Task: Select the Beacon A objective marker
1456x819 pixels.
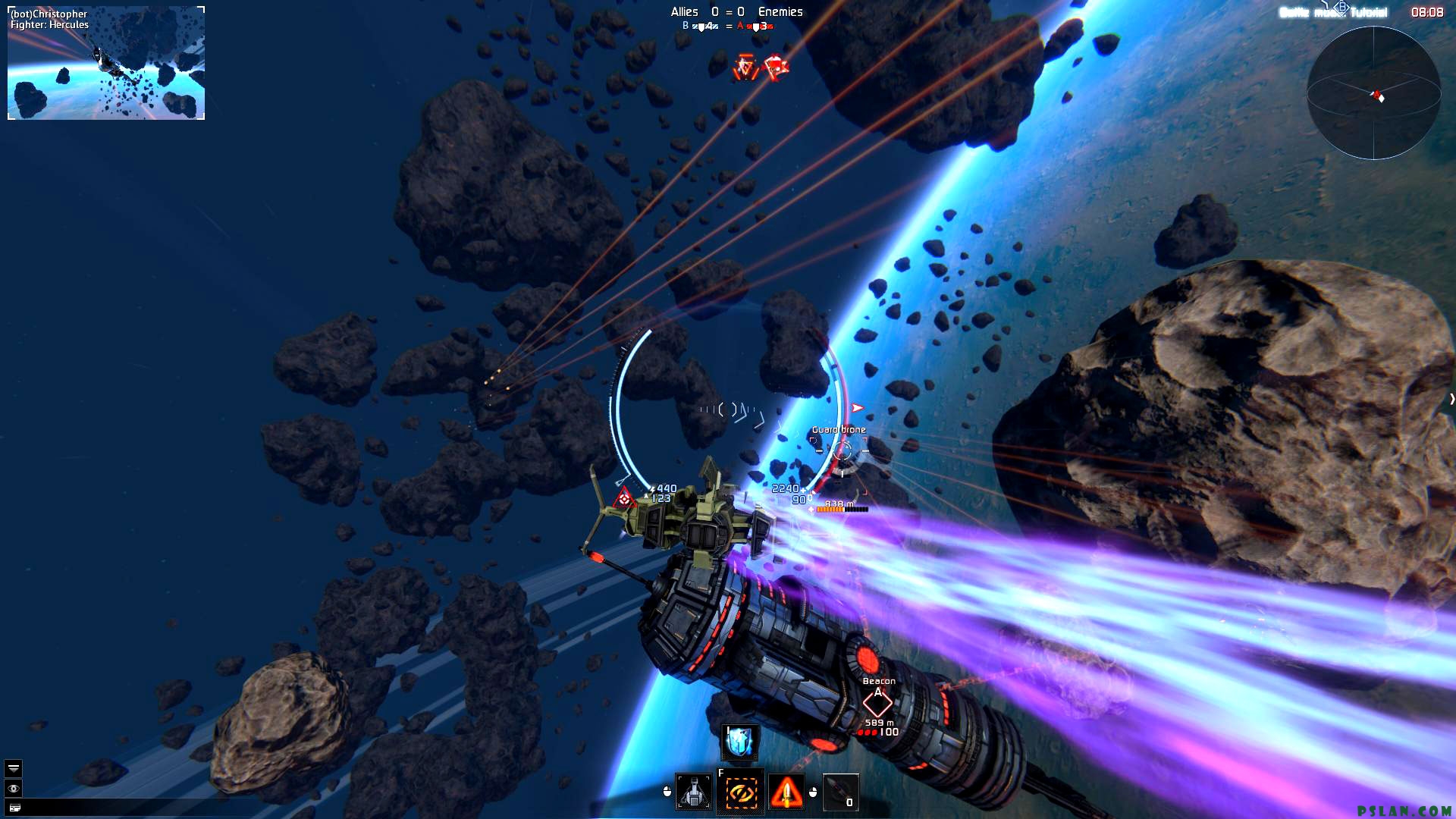Action: 877,703
